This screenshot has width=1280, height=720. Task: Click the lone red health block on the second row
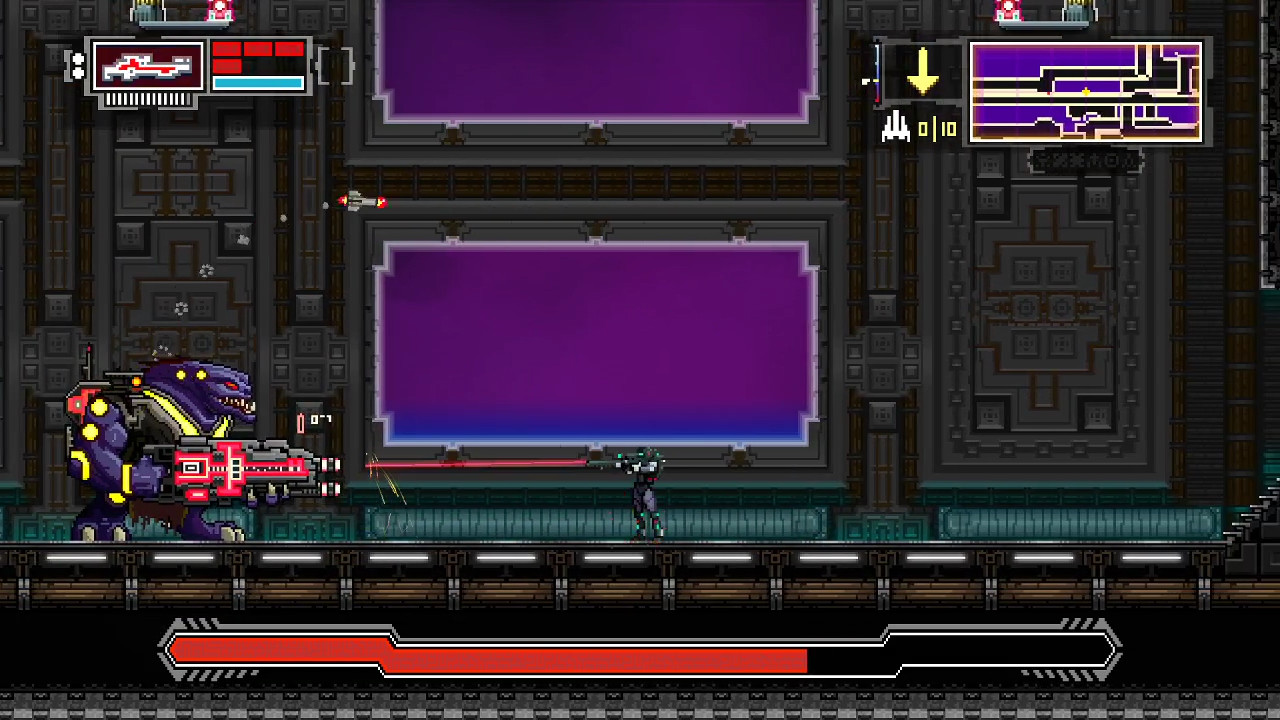(226, 66)
